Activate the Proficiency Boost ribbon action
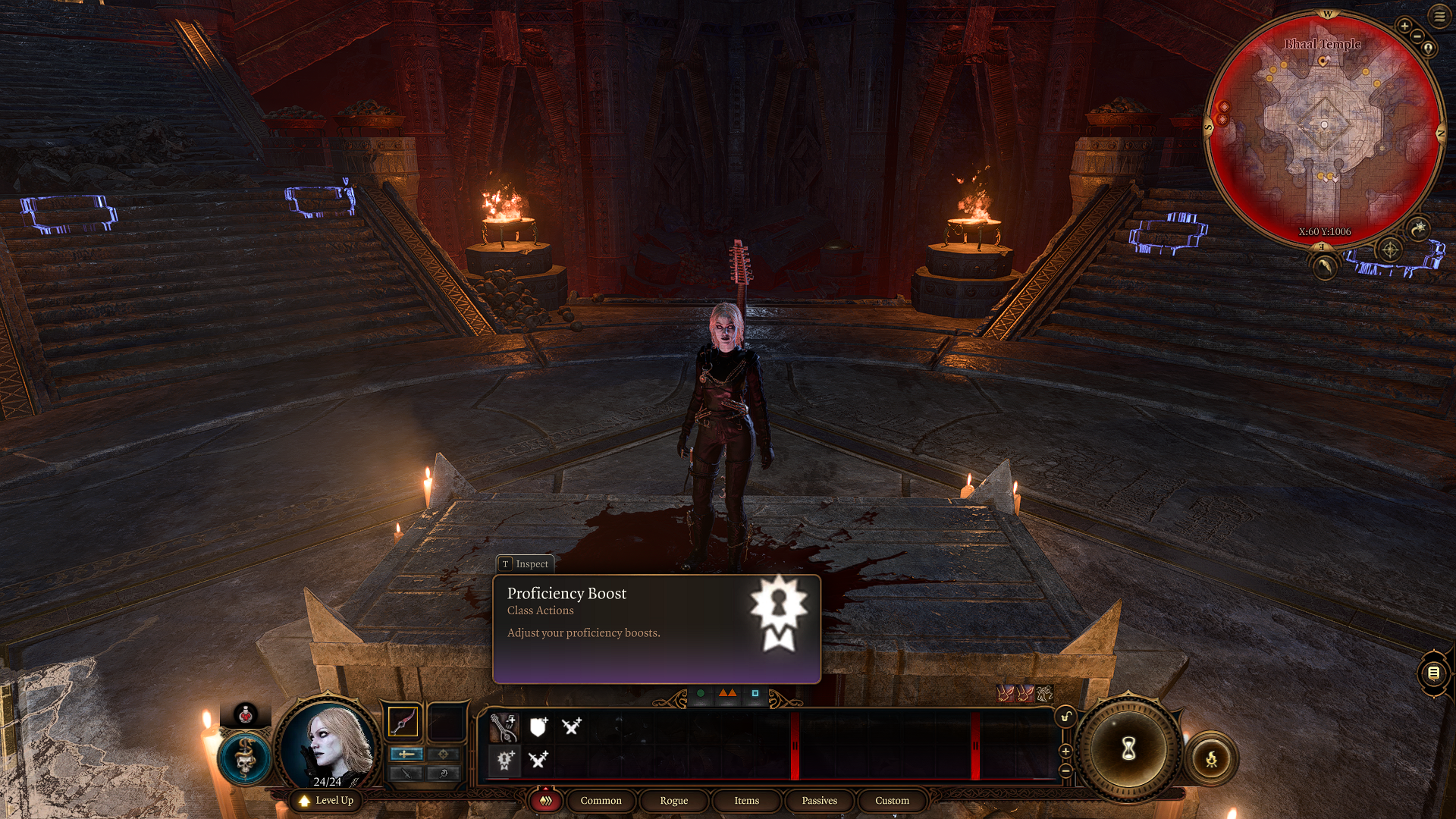This screenshot has height=819, width=1456. pyautogui.click(x=505, y=759)
